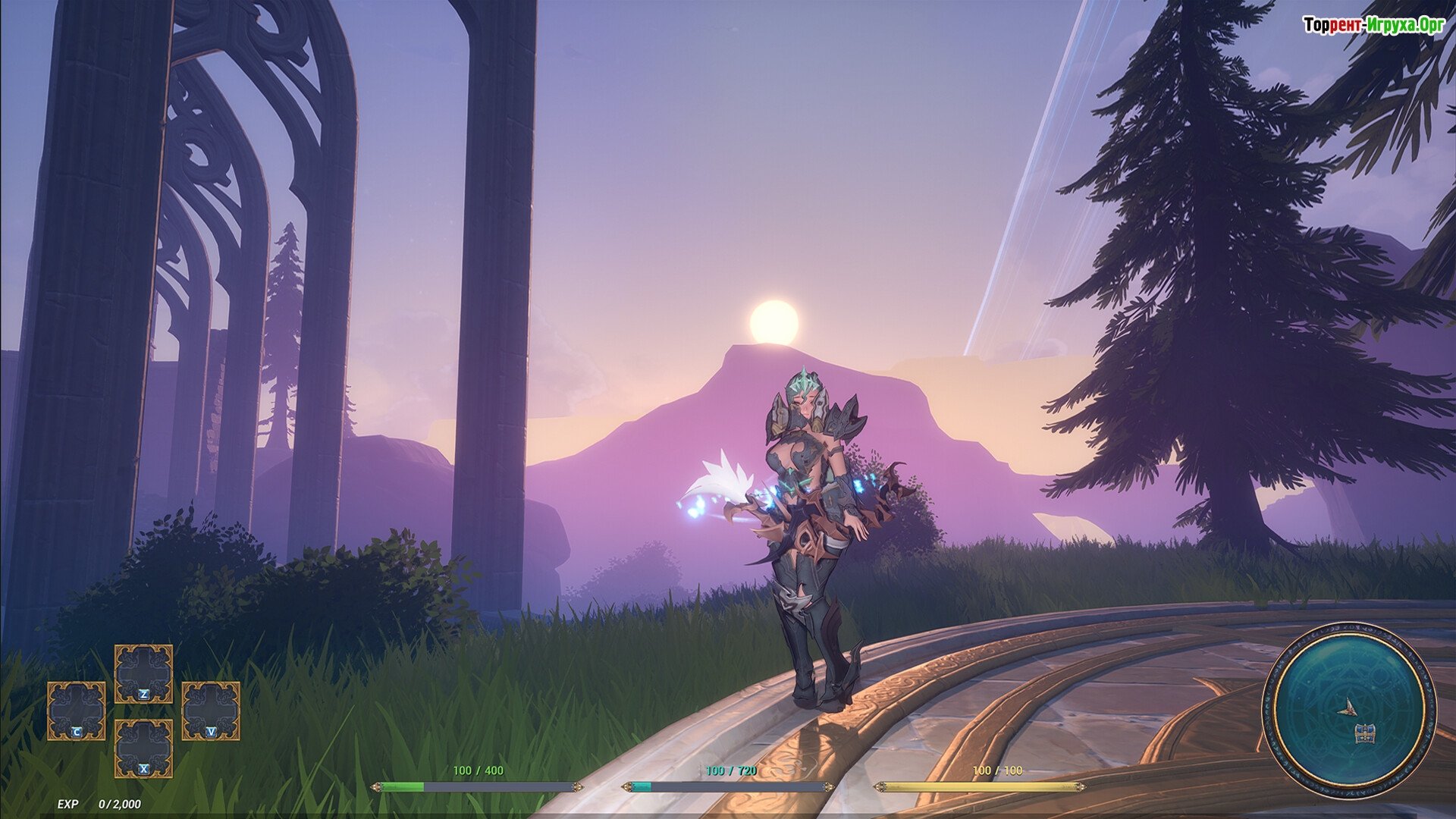
Task: Select the skill slot labeled Z
Action: 143,674
